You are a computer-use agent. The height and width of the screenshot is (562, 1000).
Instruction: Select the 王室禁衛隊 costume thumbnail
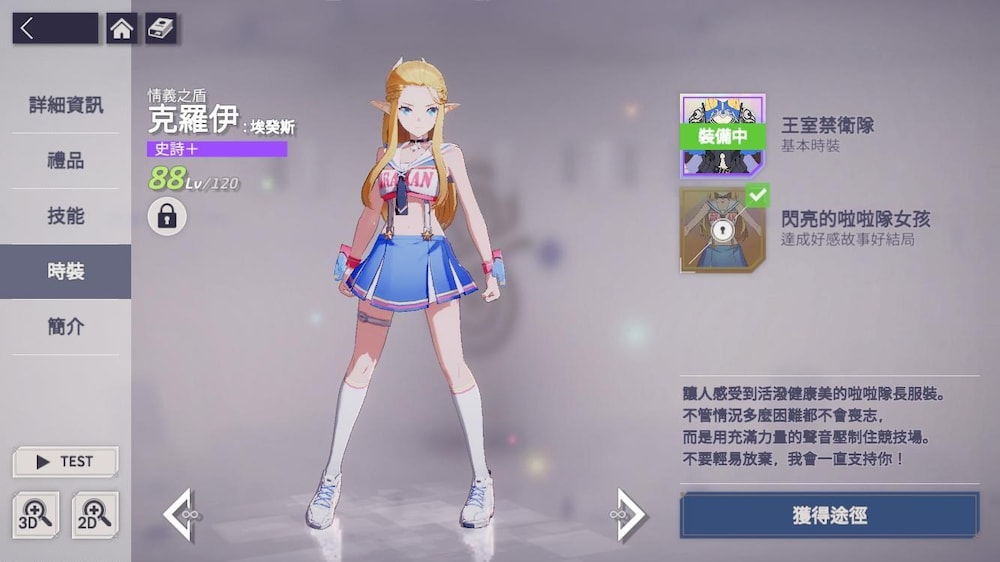point(722,136)
